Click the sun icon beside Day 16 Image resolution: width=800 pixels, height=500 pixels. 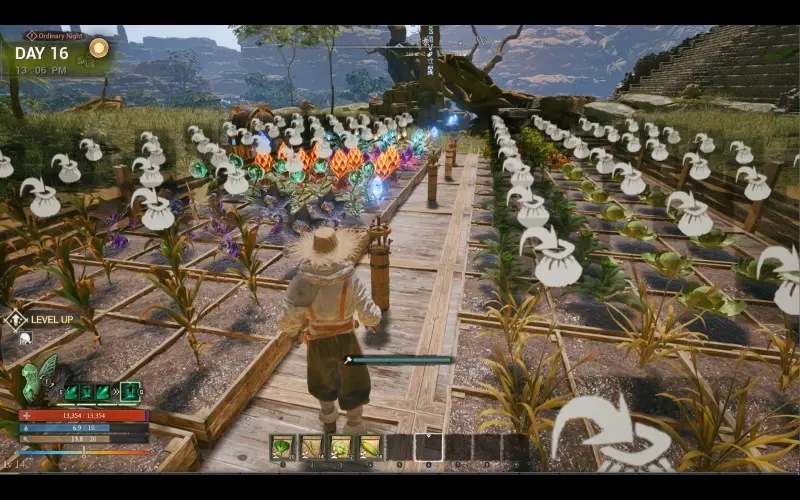coord(98,48)
